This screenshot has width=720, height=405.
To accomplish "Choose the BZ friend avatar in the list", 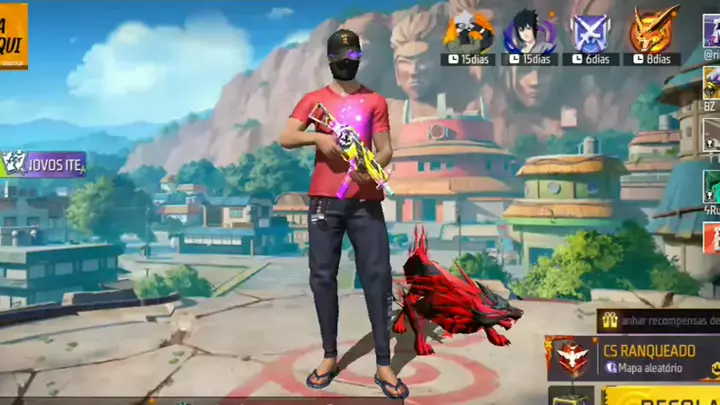I will tap(711, 80).
